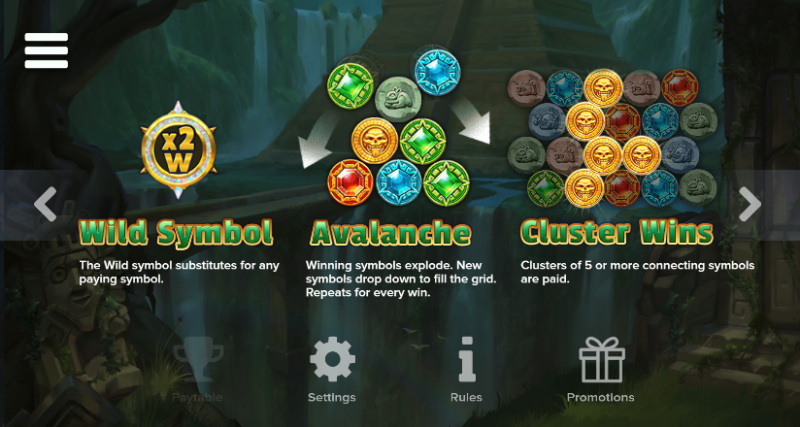The image size is (800, 427).
Task: Advance to the next info slide
Action: point(749,204)
